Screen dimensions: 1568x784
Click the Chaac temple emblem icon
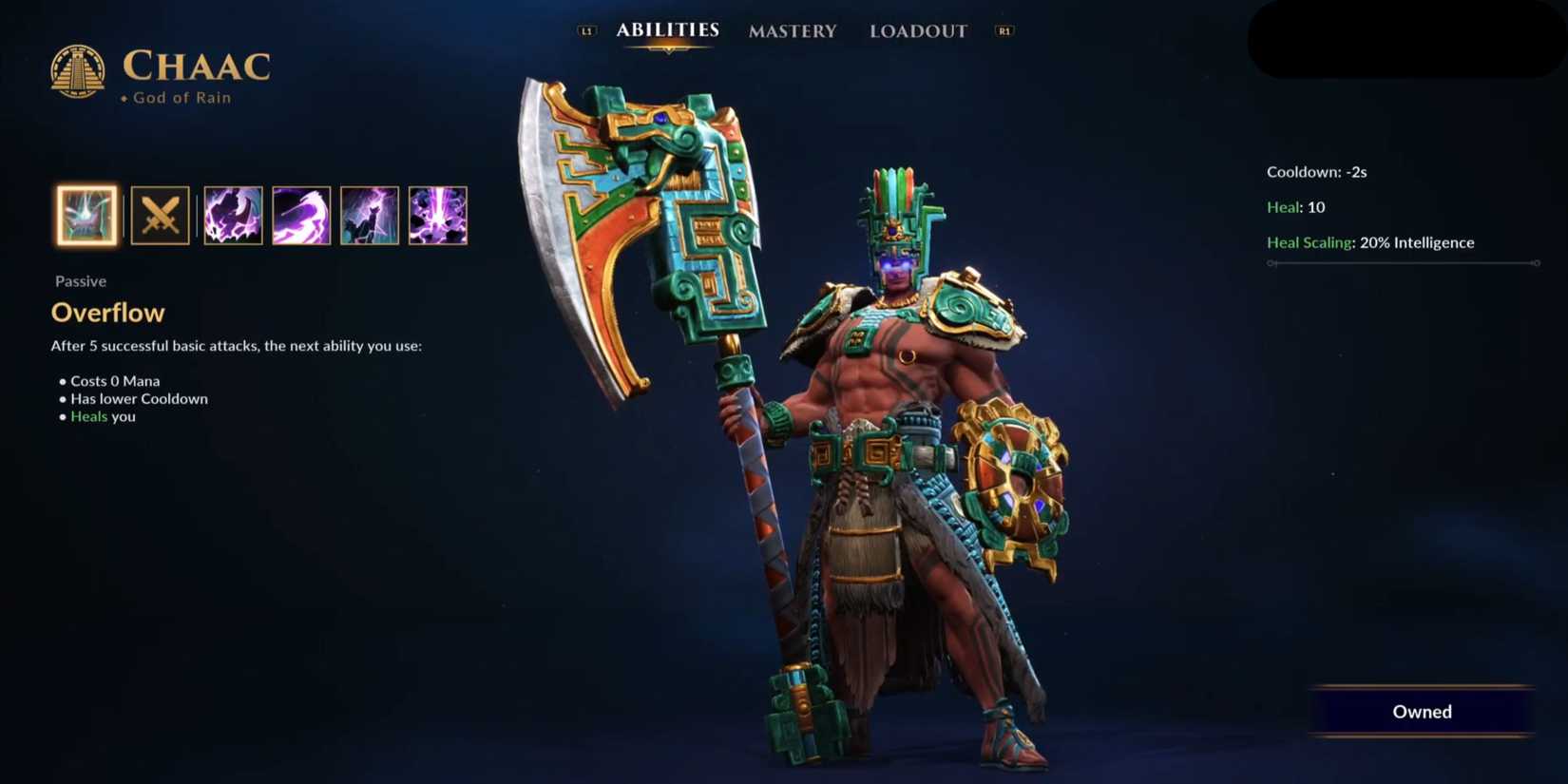[80, 68]
